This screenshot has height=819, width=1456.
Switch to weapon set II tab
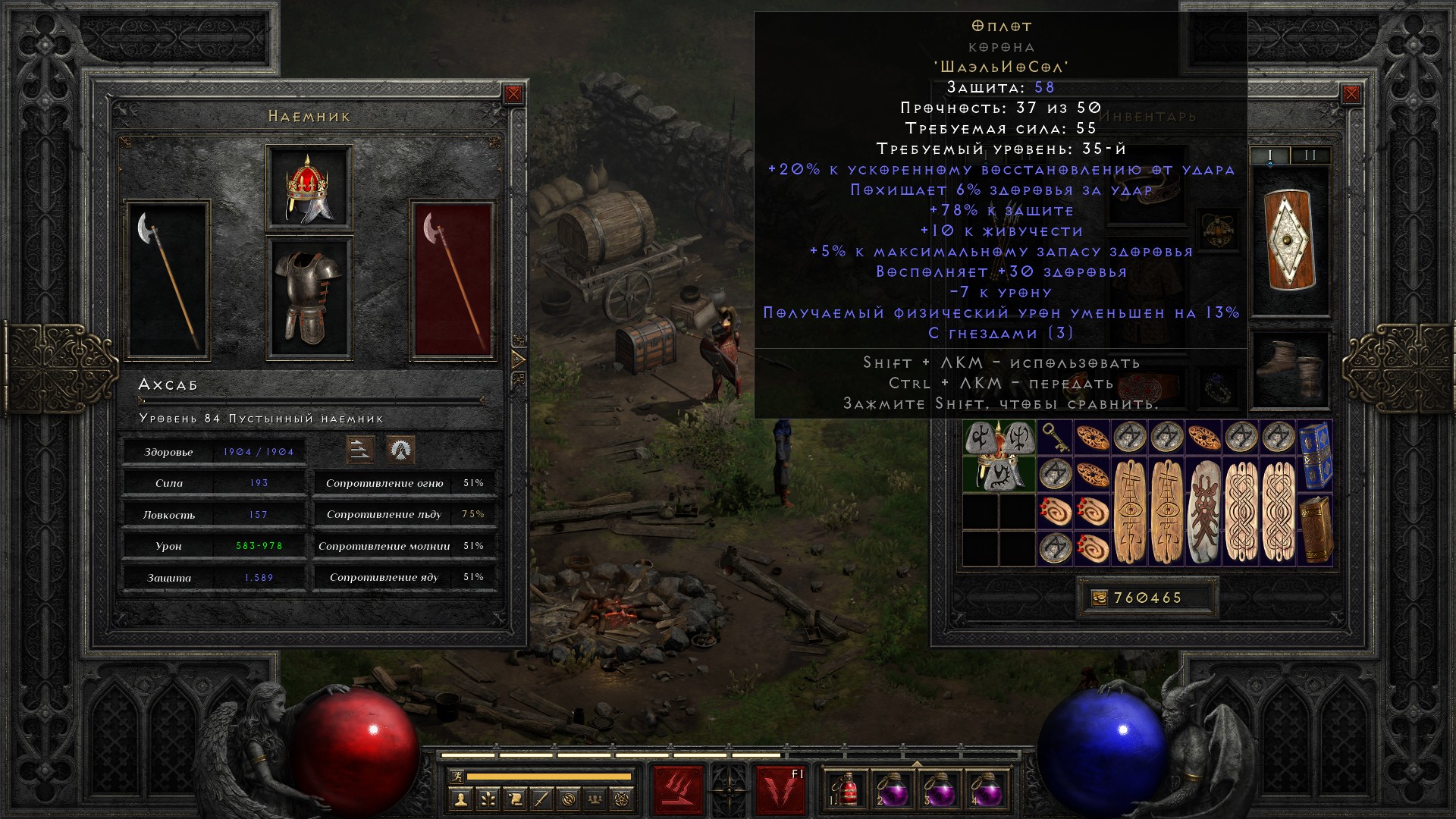1310,155
